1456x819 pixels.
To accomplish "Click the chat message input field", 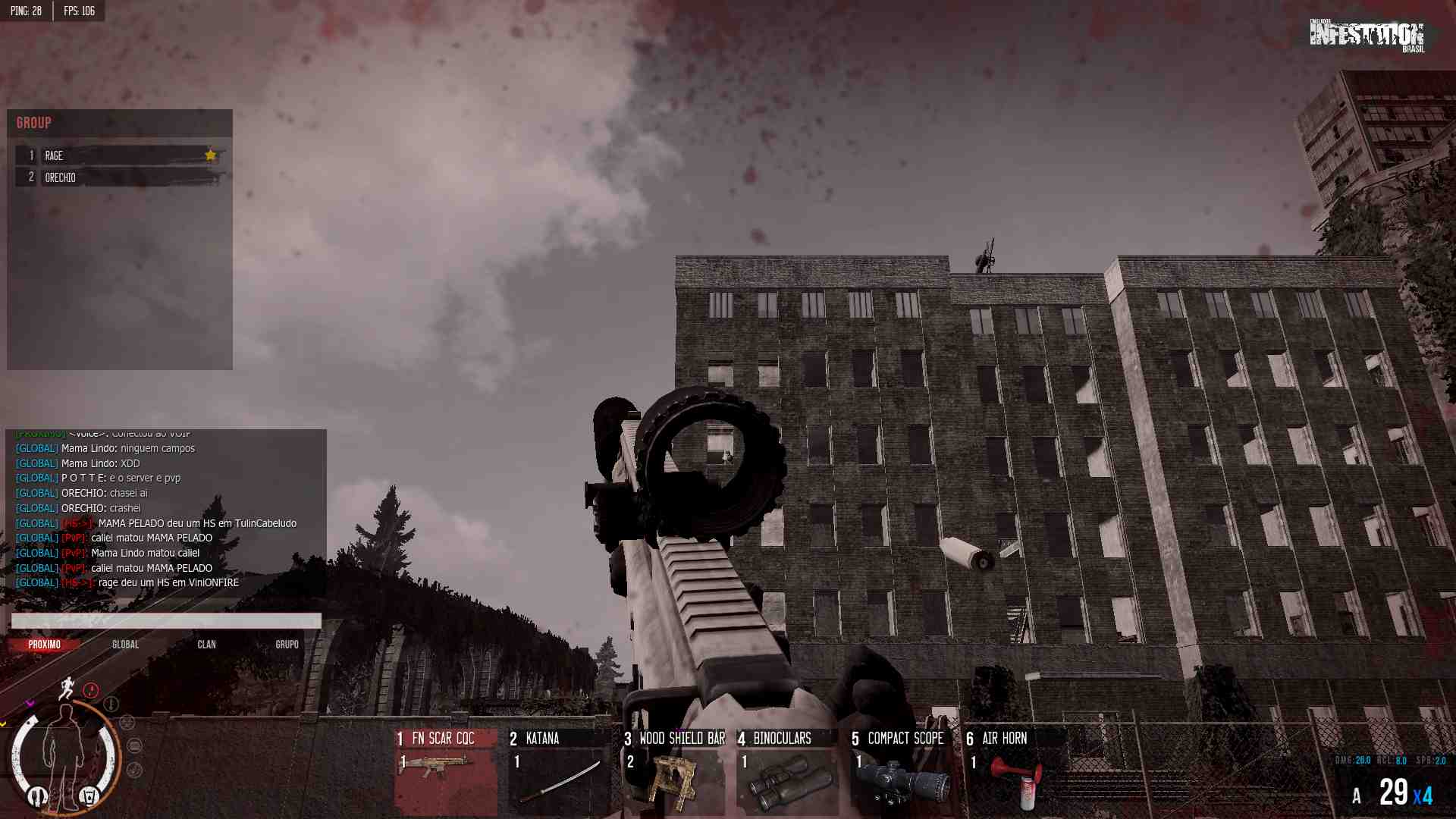I will 166,621.
